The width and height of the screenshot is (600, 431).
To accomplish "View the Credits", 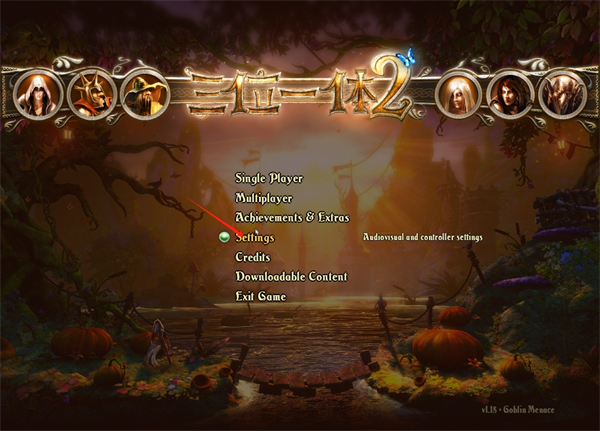I will pyautogui.click(x=253, y=257).
